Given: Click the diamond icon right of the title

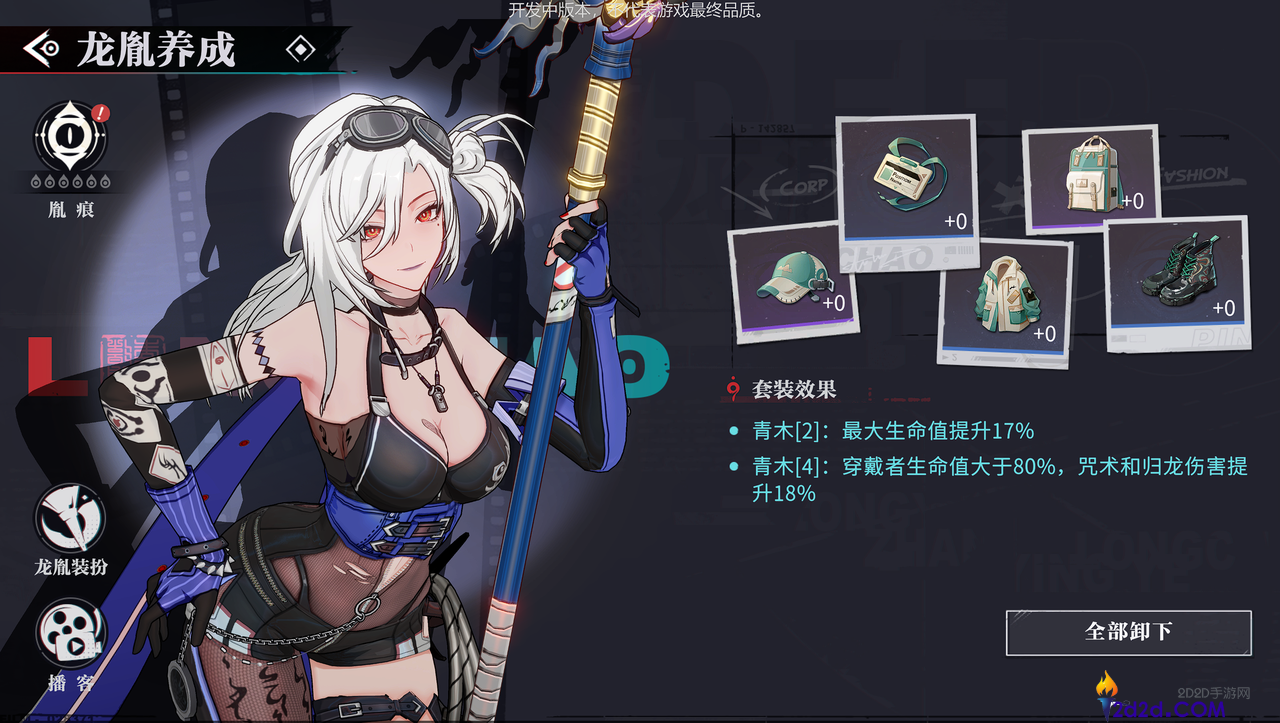Looking at the screenshot, I should (300, 47).
